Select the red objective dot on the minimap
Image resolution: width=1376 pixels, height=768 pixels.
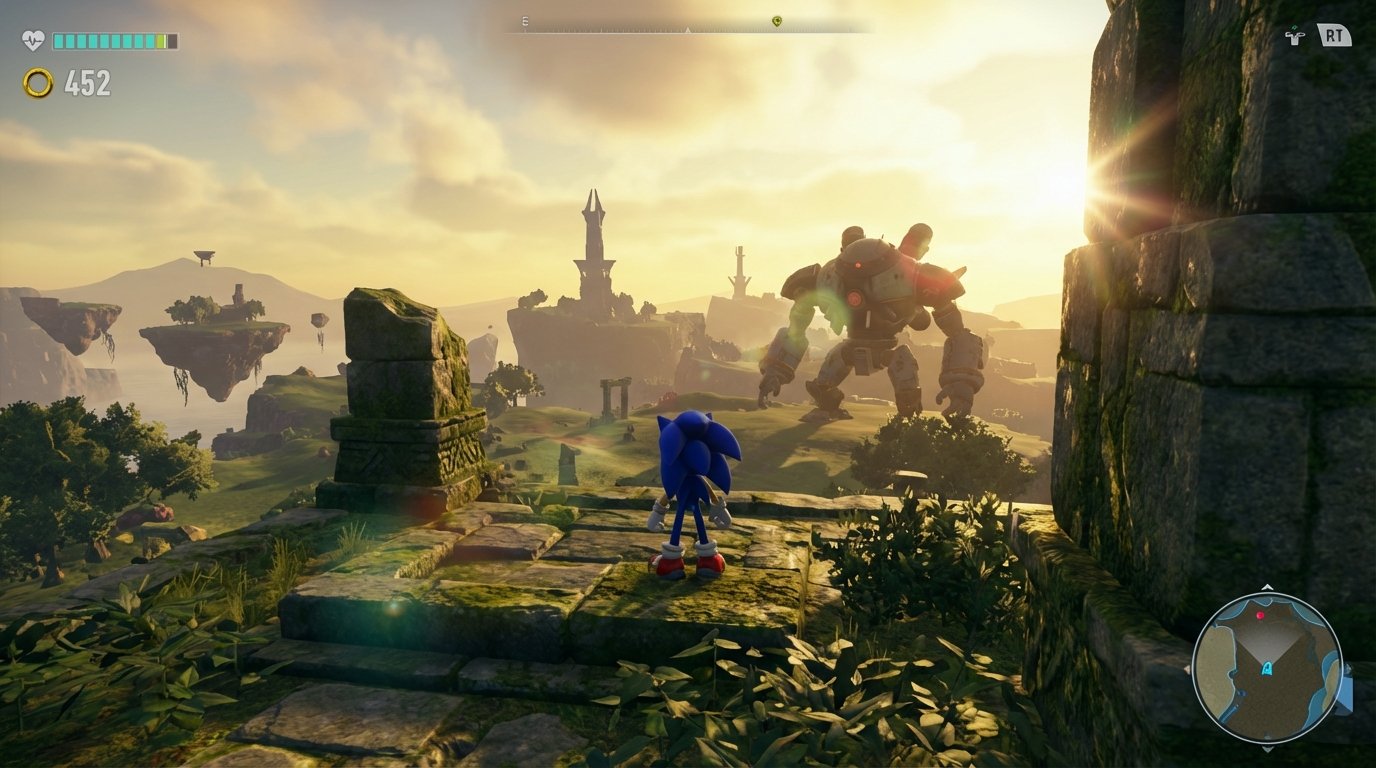tap(1260, 615)
